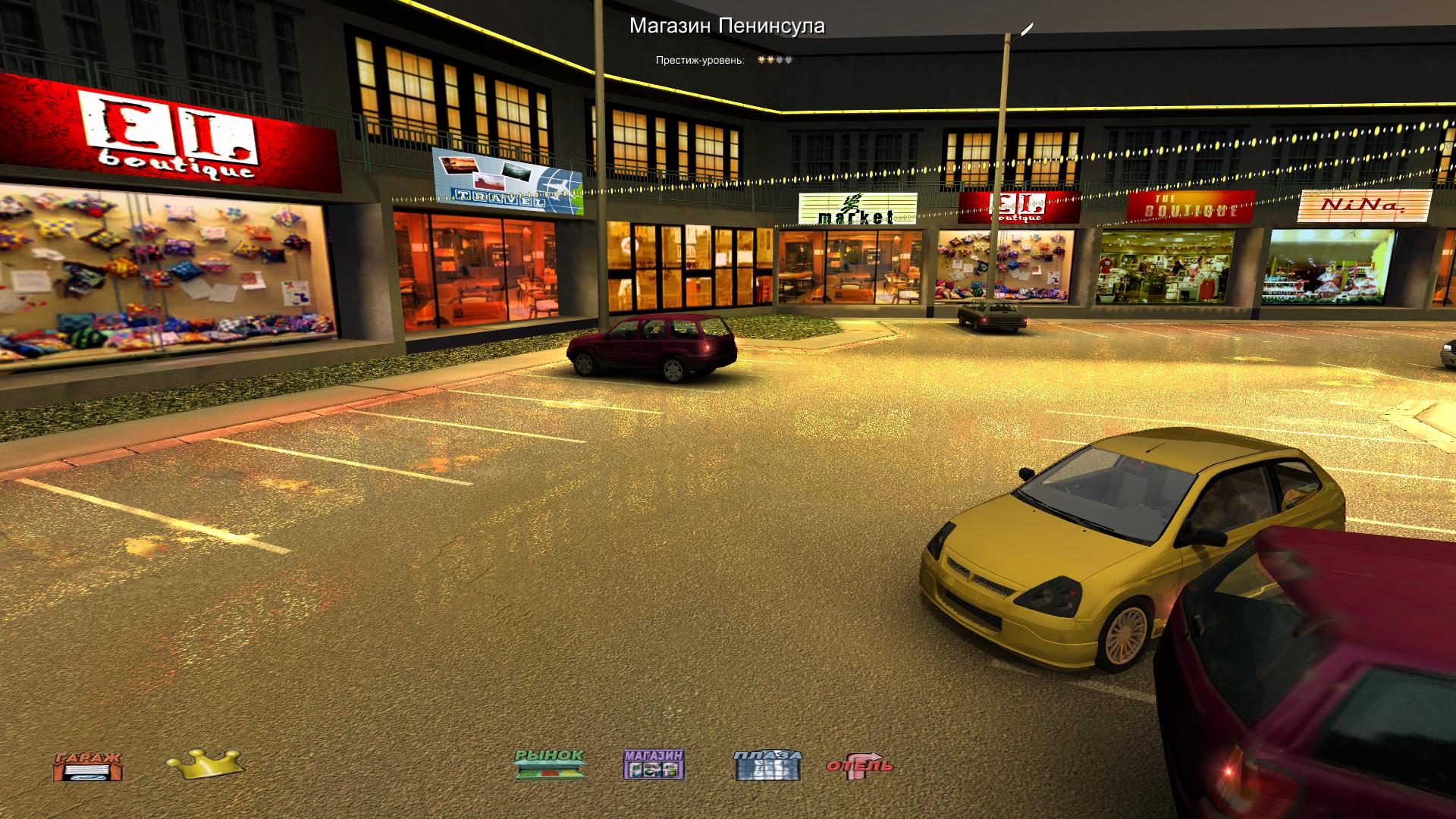
Task: Select the Магазин shop icon
Action: 654,764
